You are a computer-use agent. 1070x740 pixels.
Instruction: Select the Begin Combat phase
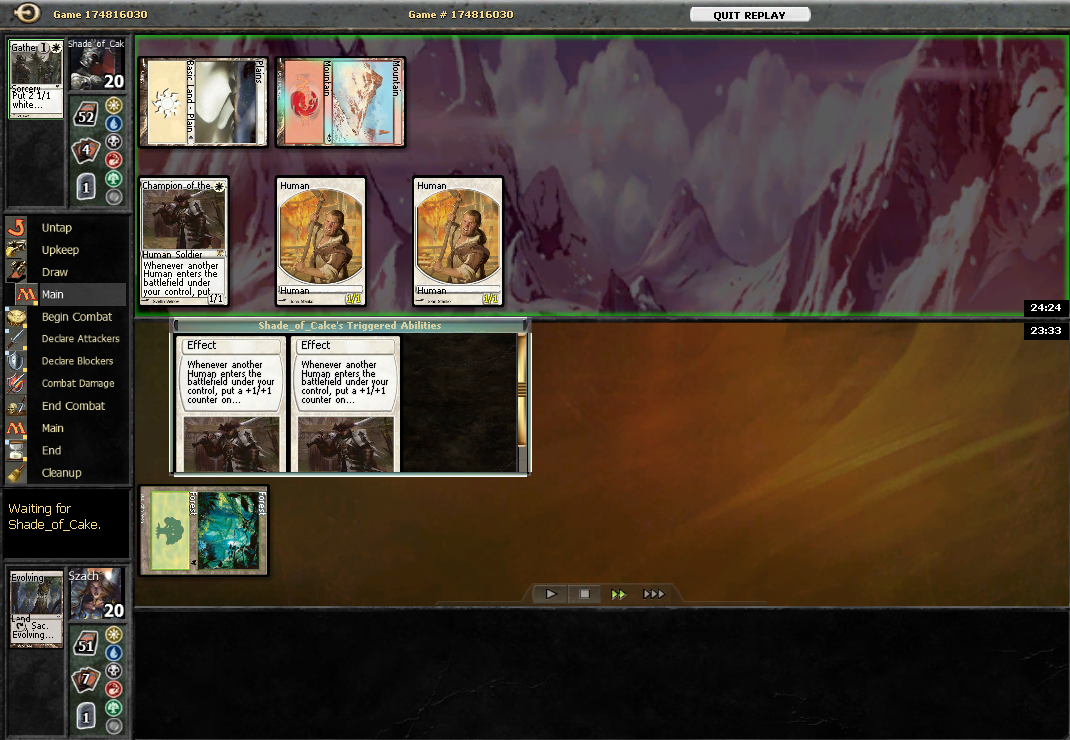click(x=76, y=317)
